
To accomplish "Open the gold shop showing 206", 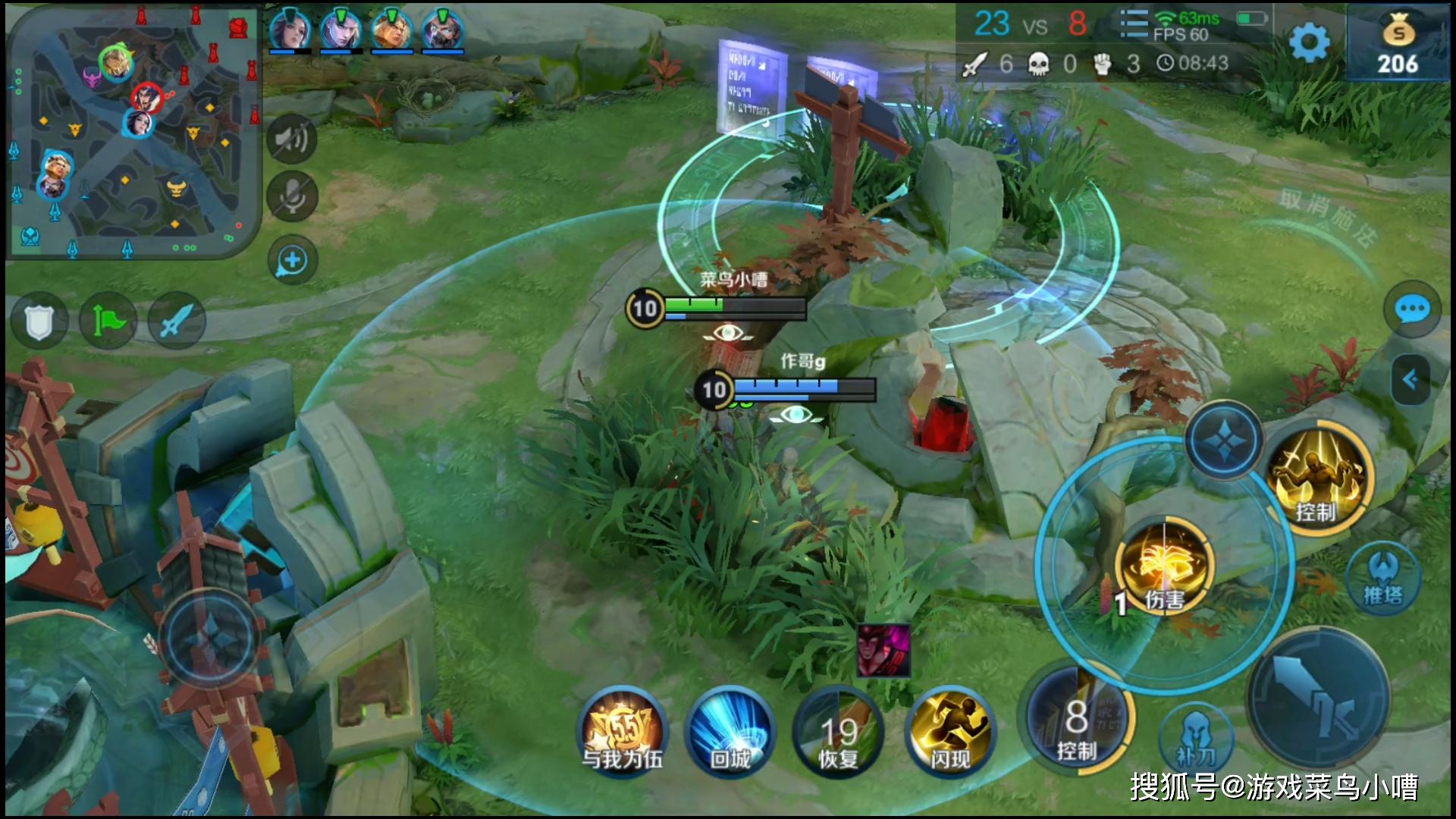I will tap(1398, 44).
